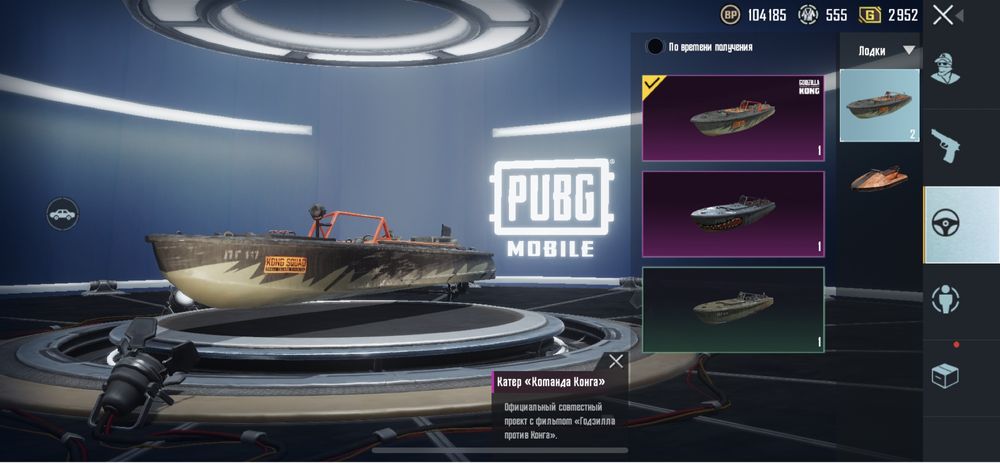Screen dimensions: 1000x463
Task: Close the boat description tooltip
Action: tap(616, 361)
